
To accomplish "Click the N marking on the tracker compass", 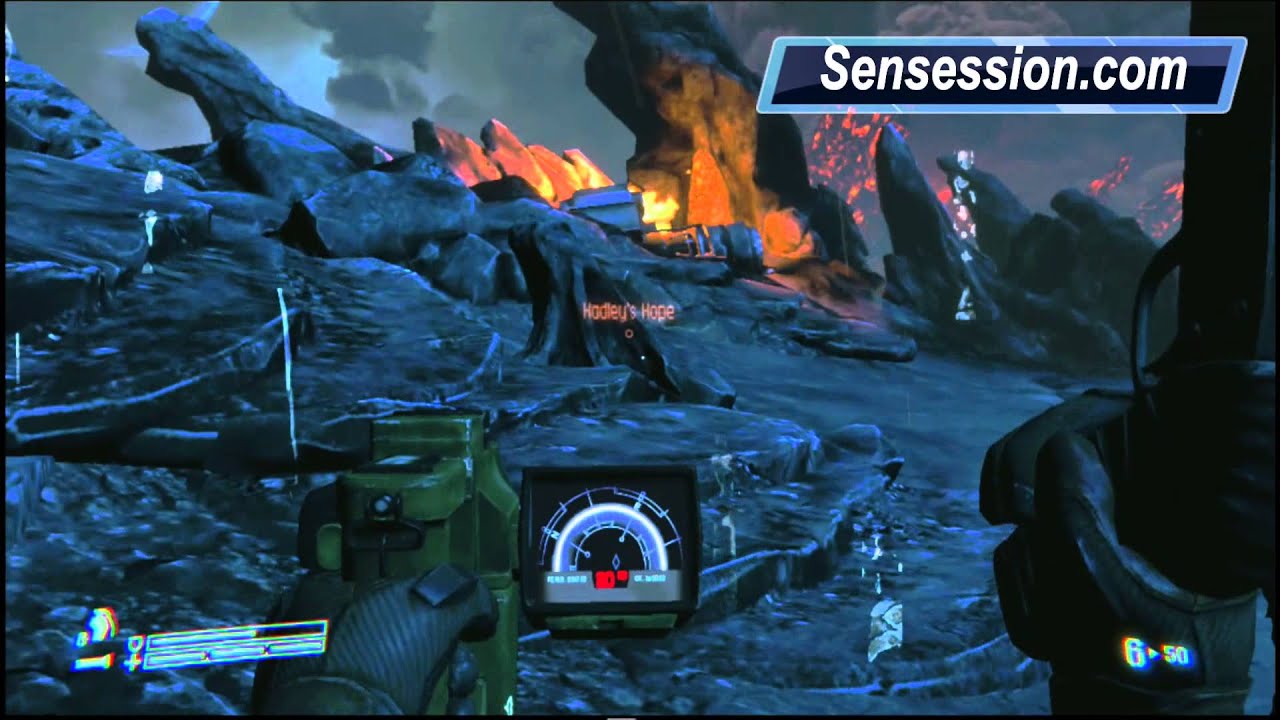I will [556, 534].
